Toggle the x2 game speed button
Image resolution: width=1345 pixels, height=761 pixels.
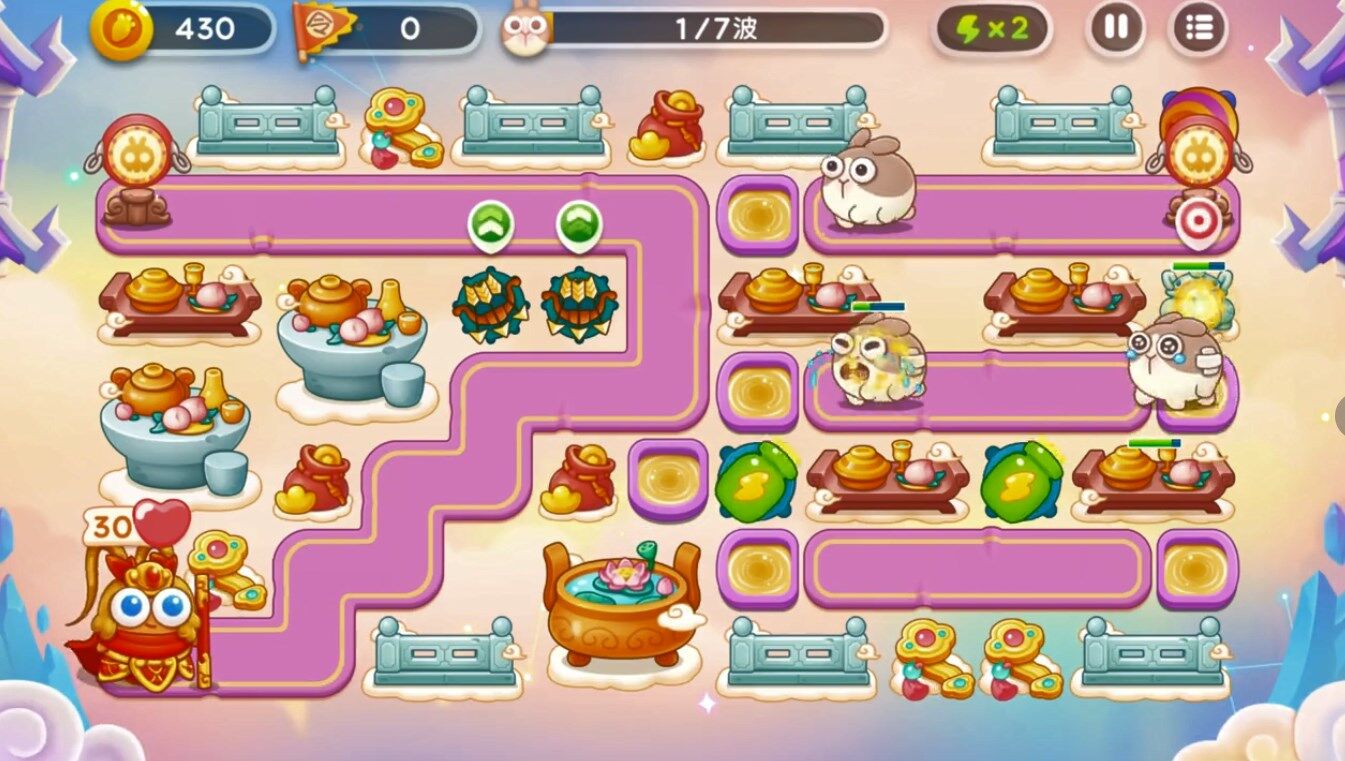[991, 29]
